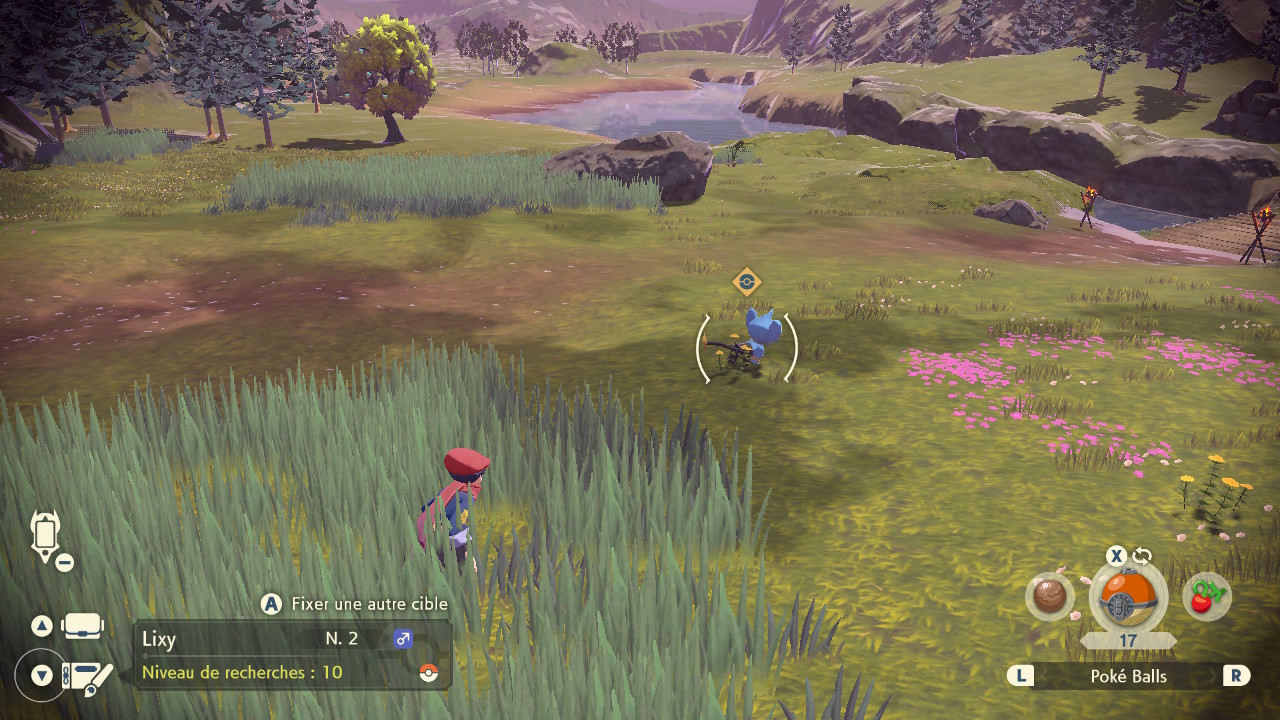Select the targeted Lixy lock-on reticle
The image size is (1280, 720).
coord(746,348)
